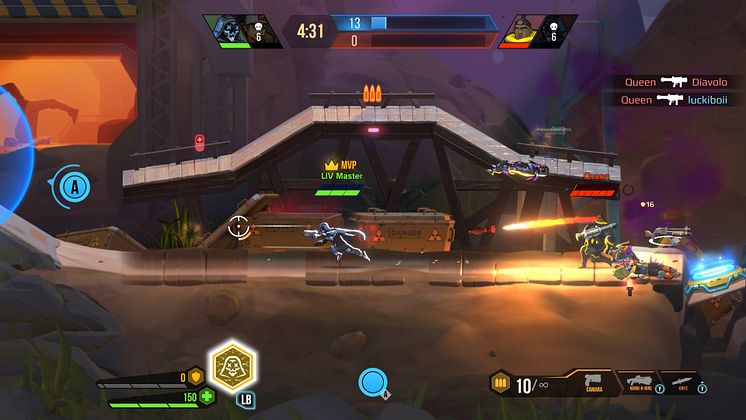Click the blue magnifier circle icon

pyautogui.click(x=373, y=381)
